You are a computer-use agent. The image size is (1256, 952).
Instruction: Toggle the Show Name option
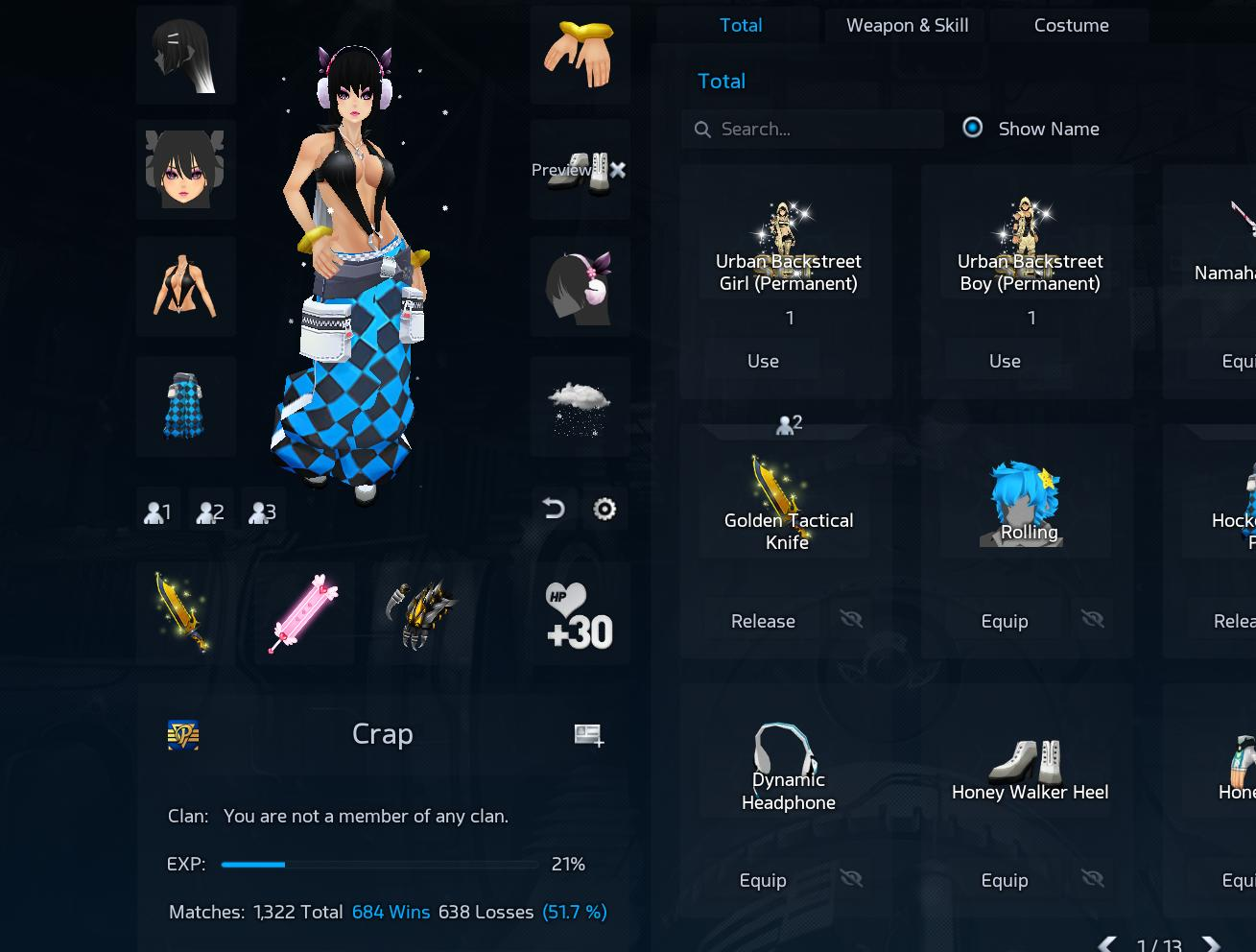pyautogui.click(x=973, y=129)
